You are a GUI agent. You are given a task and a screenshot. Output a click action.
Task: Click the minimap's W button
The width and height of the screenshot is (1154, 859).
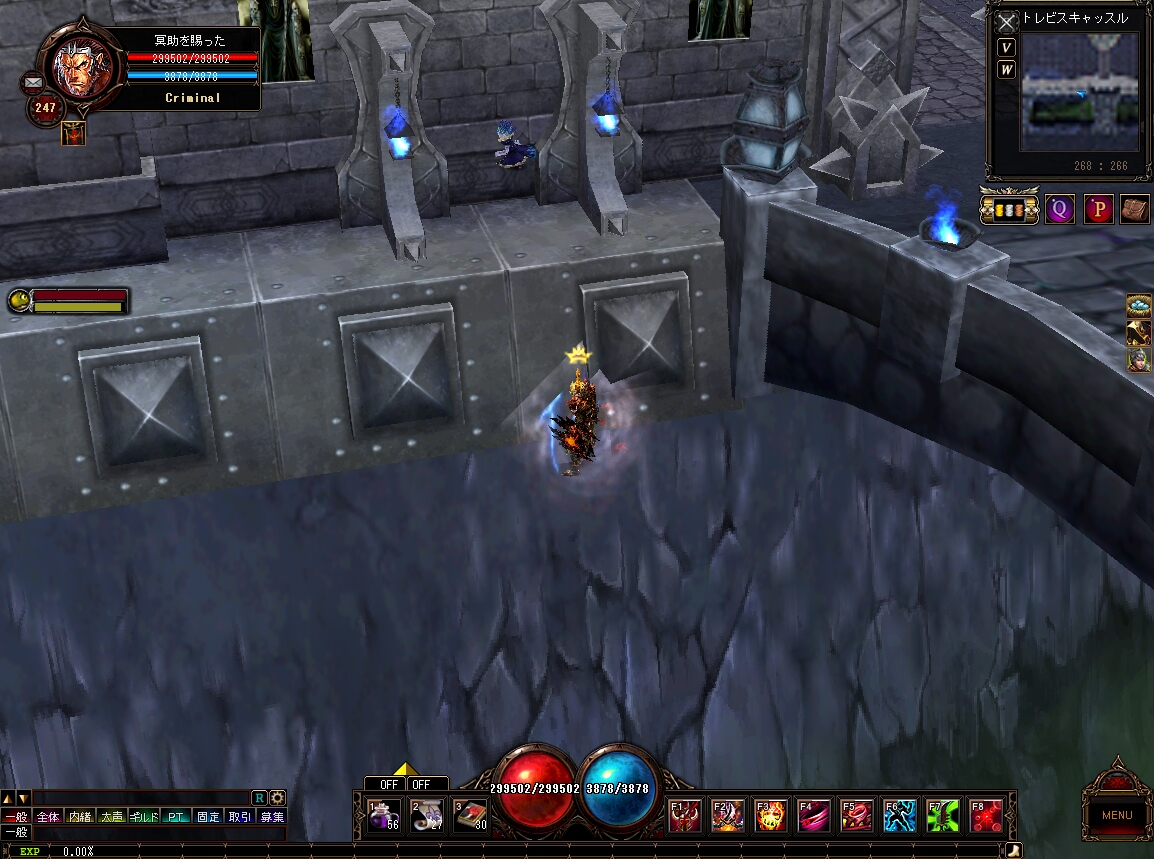click(1007, 70)
